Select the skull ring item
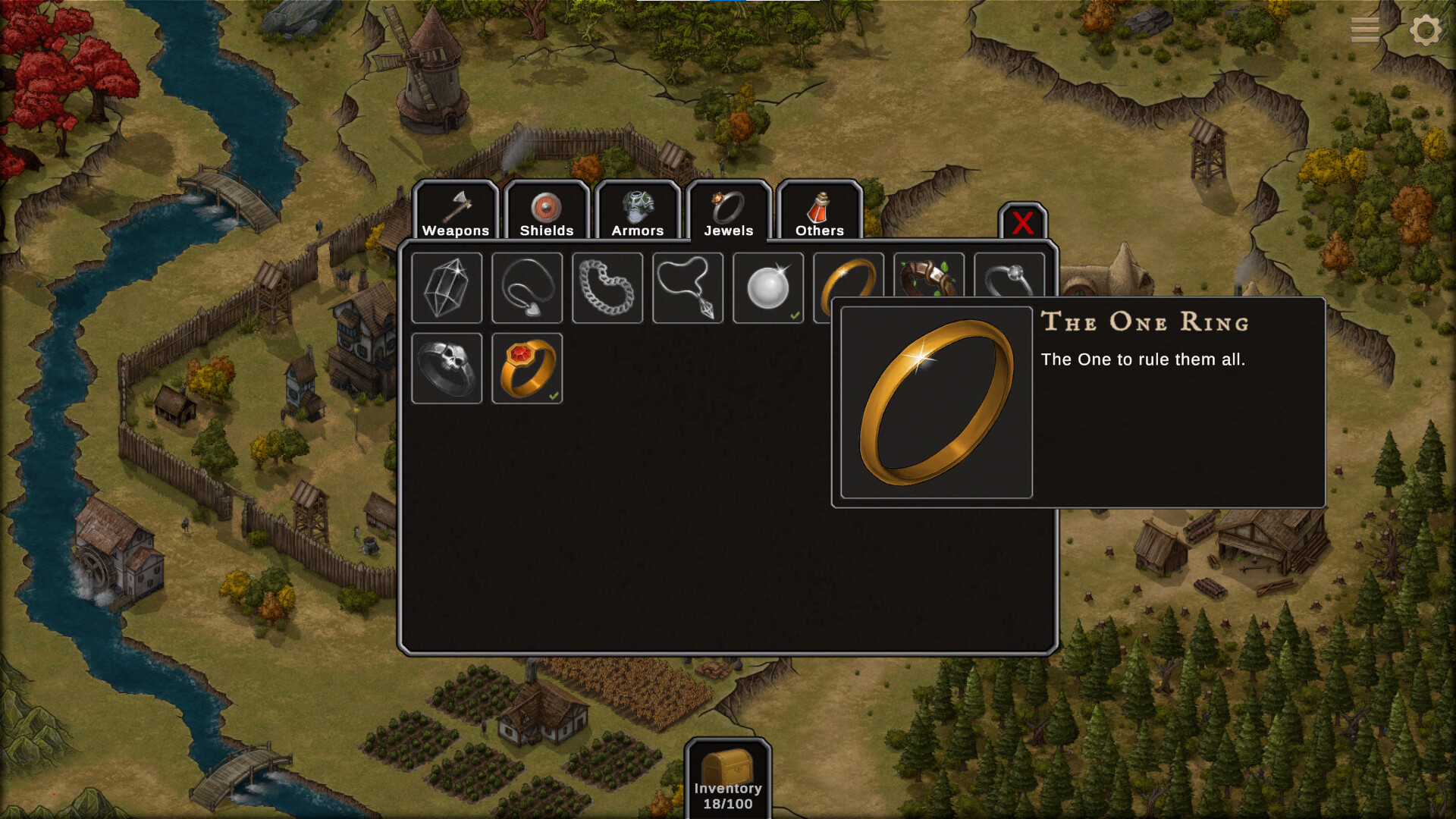 447,369
